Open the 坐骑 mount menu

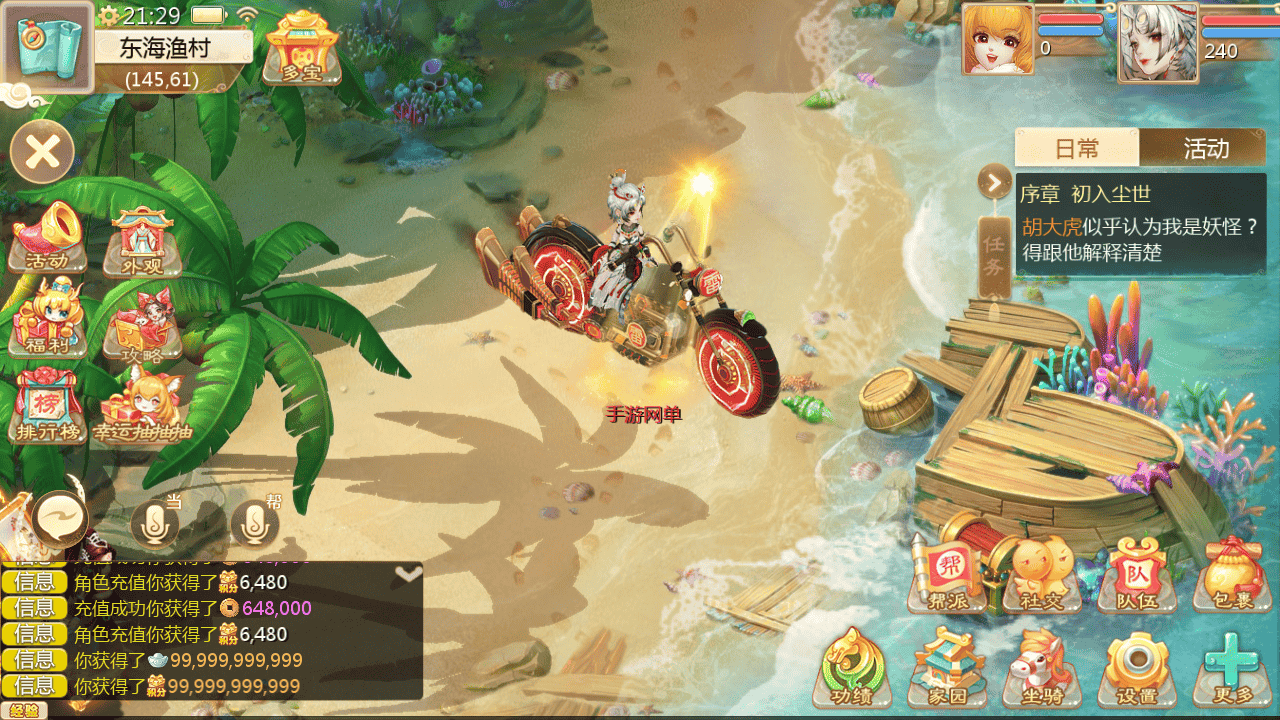coord(1041,666)
